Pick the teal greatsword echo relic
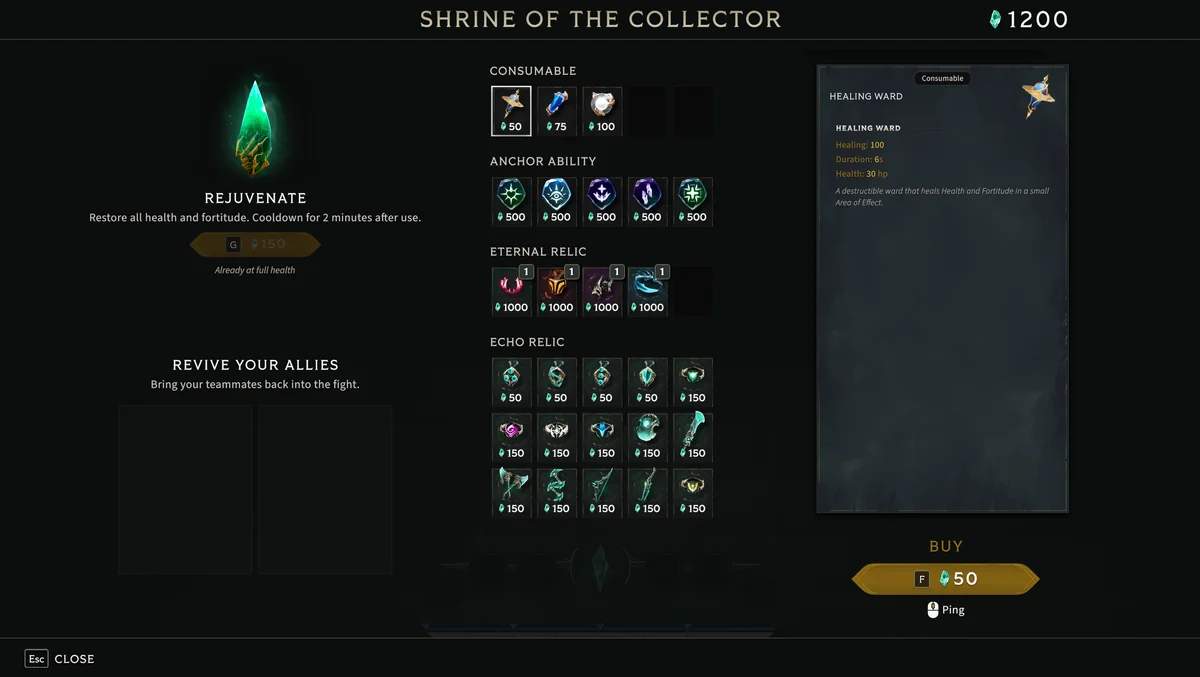Image resolution: width=1200 pixels, height=677 pixels. pos(693,437)
